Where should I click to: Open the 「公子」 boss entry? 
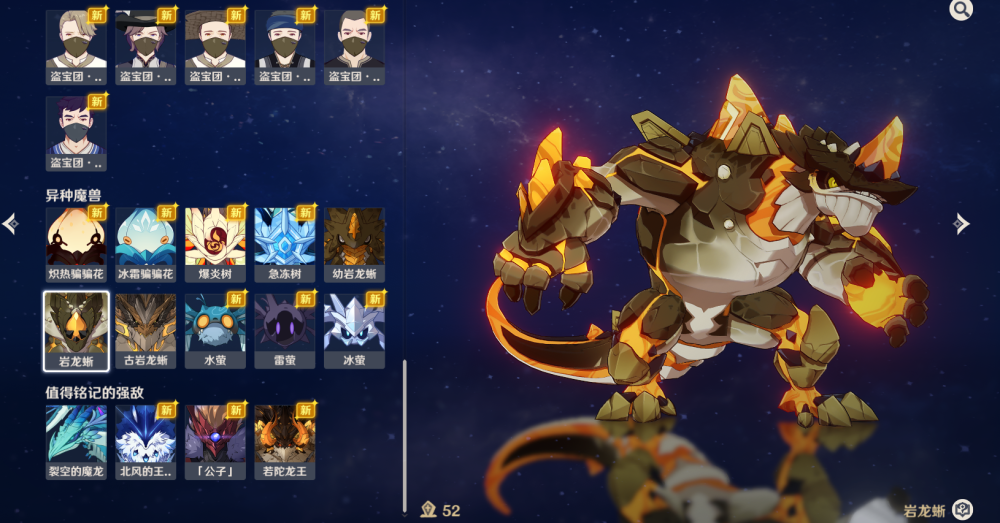pos(215,434)
